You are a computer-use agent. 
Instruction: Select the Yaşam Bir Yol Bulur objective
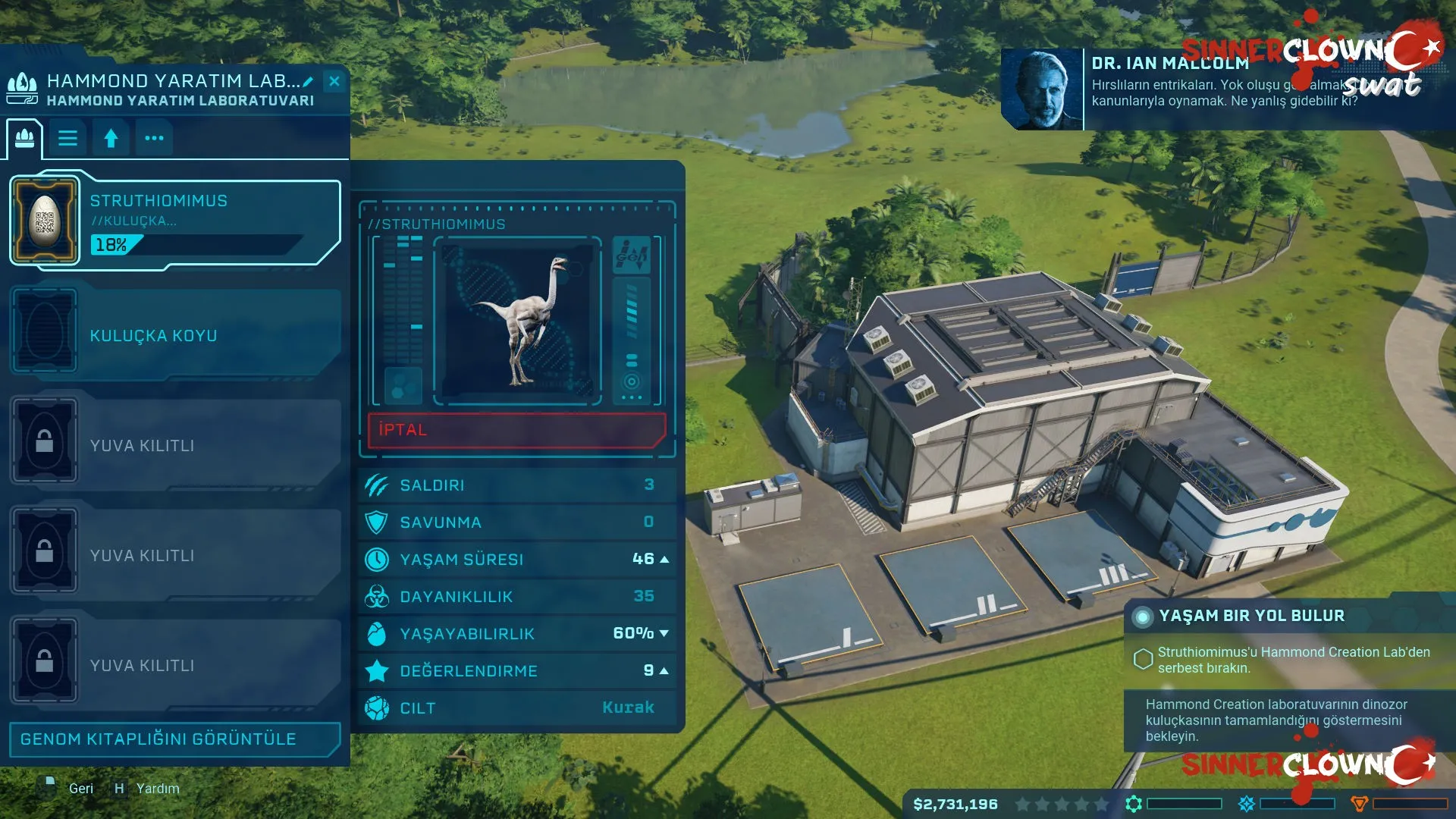pyautogui.click(x=1251, y=616)
